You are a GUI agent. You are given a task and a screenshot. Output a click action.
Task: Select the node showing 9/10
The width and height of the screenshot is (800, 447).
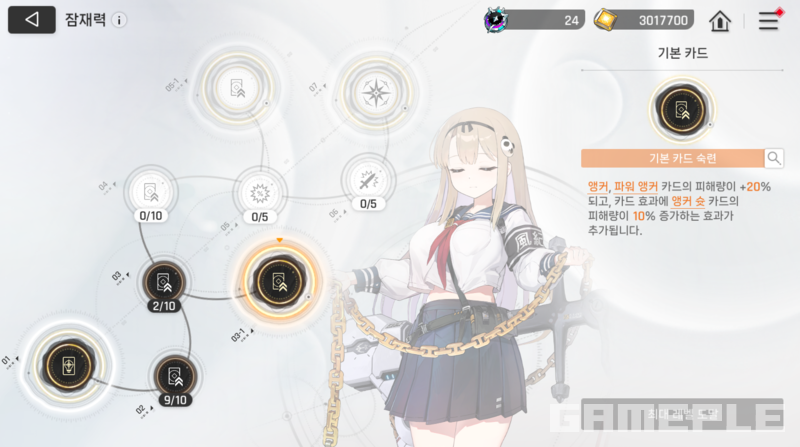(x=176, y=377)
